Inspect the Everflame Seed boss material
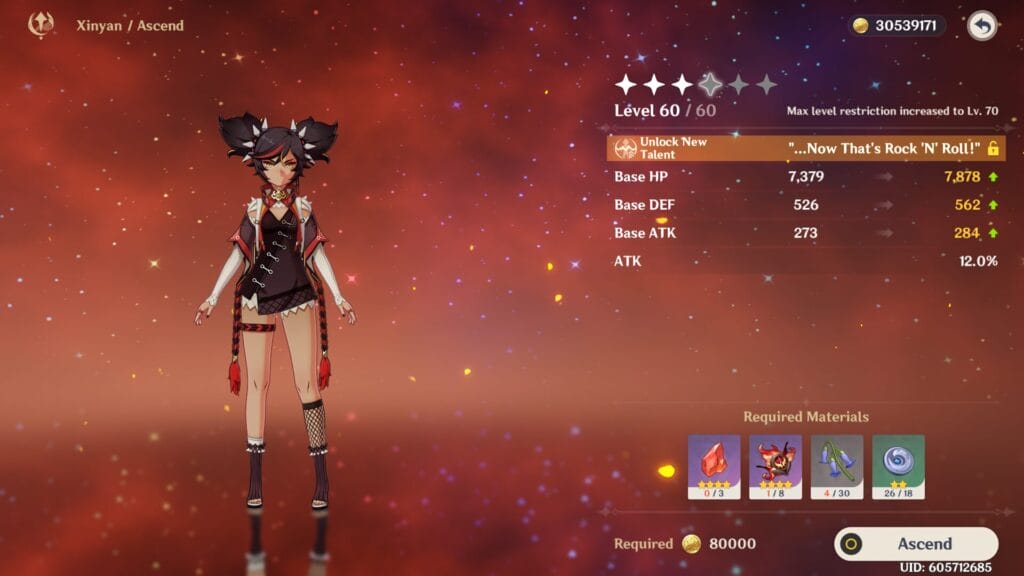1024x576 pixels. 775,466
